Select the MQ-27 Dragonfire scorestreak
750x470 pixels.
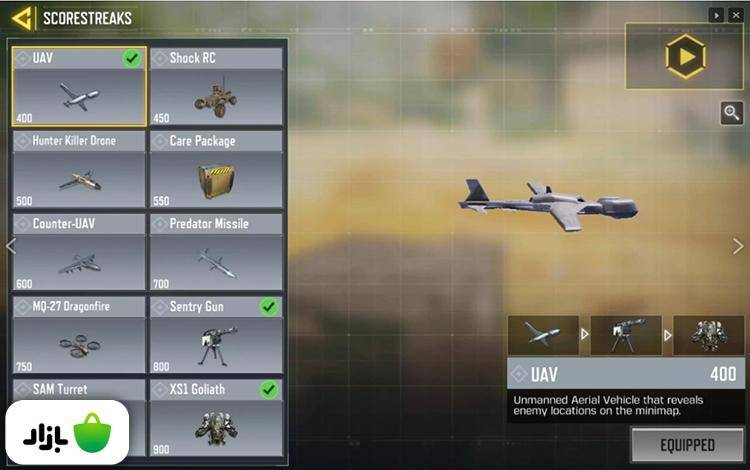(x=79, y=335)
